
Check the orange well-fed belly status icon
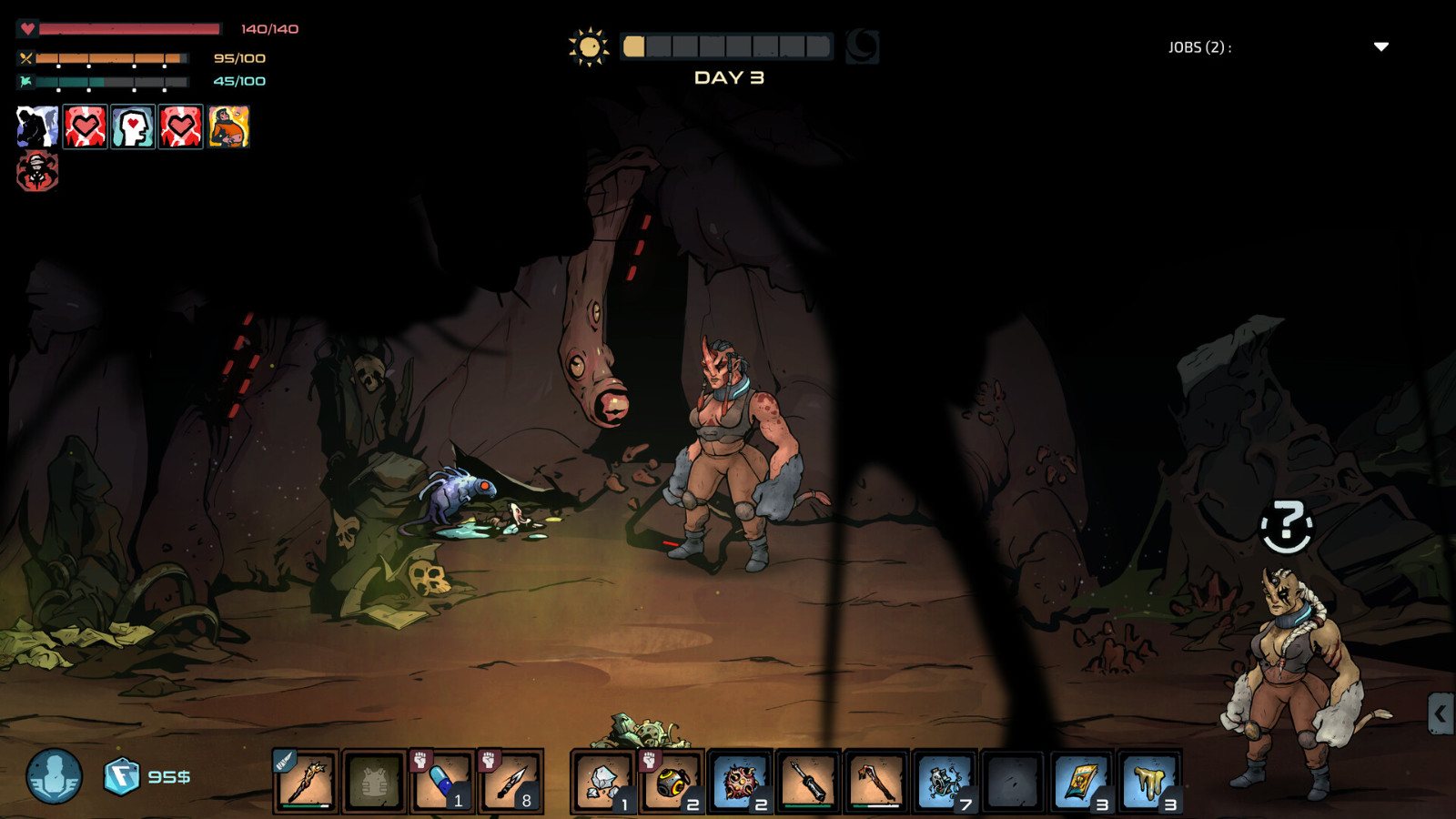(x=228, y=126)
